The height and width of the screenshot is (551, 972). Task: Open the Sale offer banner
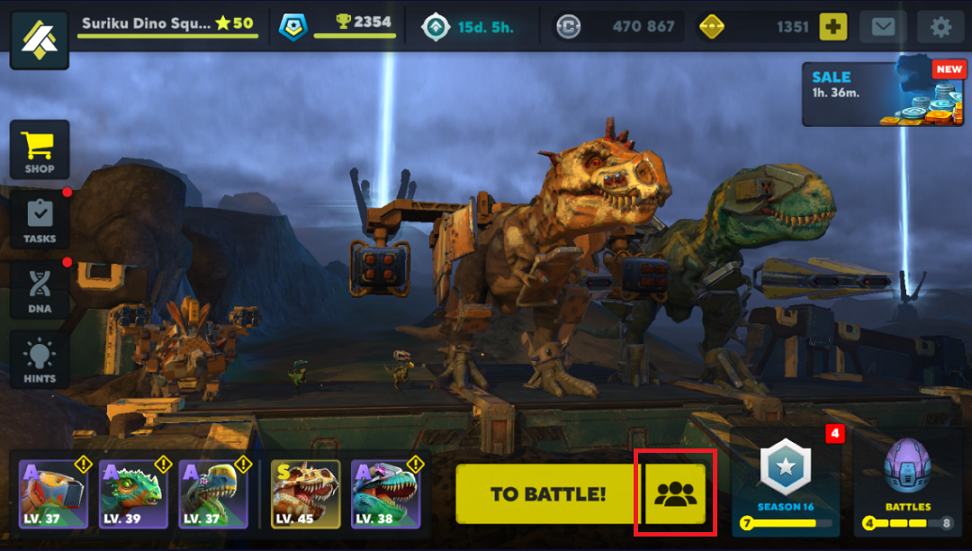pyautogui.click(x=868, y=94)
